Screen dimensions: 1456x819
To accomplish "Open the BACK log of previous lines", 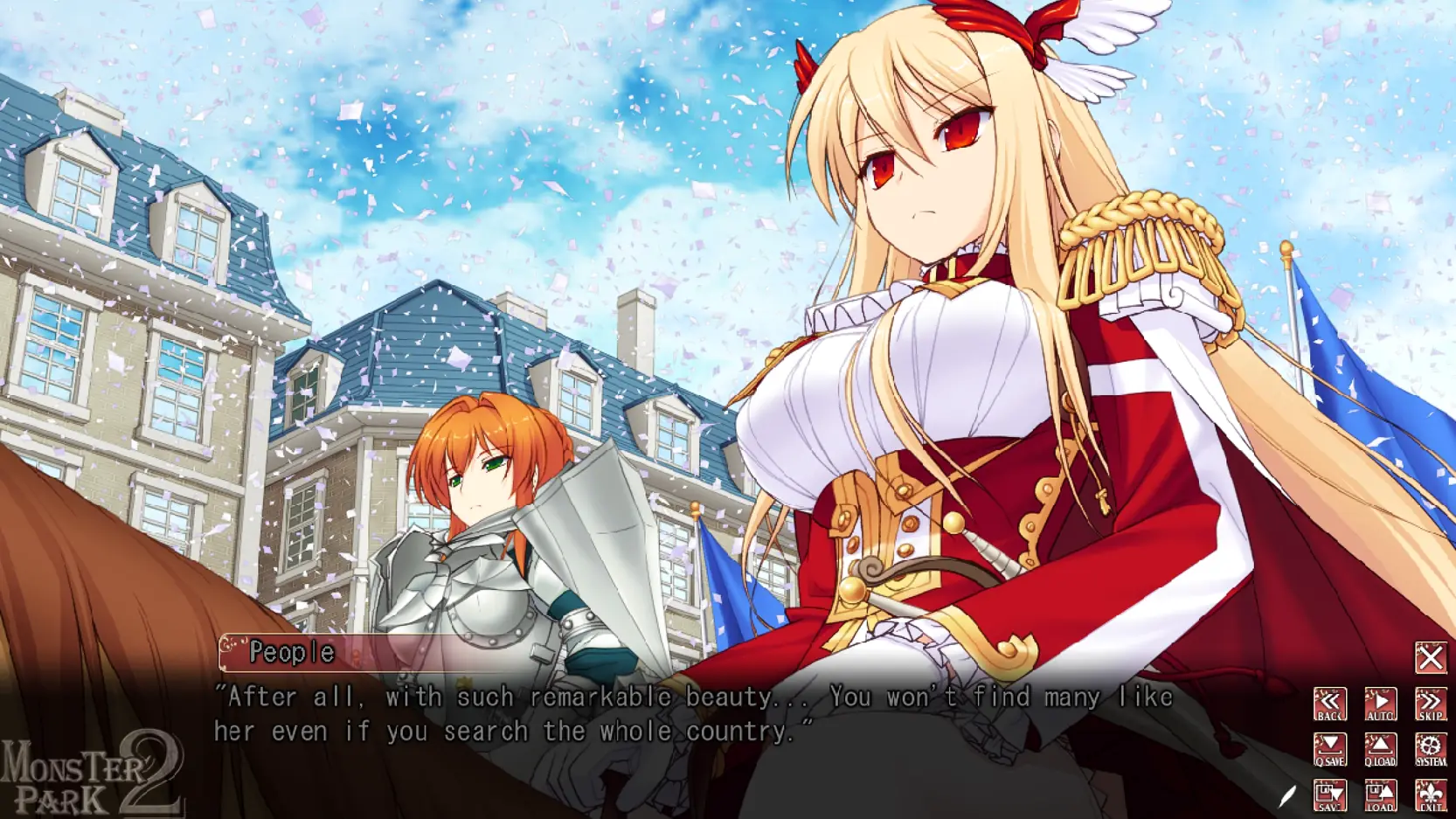I will pyautogui.click(x=1329, y=704).
